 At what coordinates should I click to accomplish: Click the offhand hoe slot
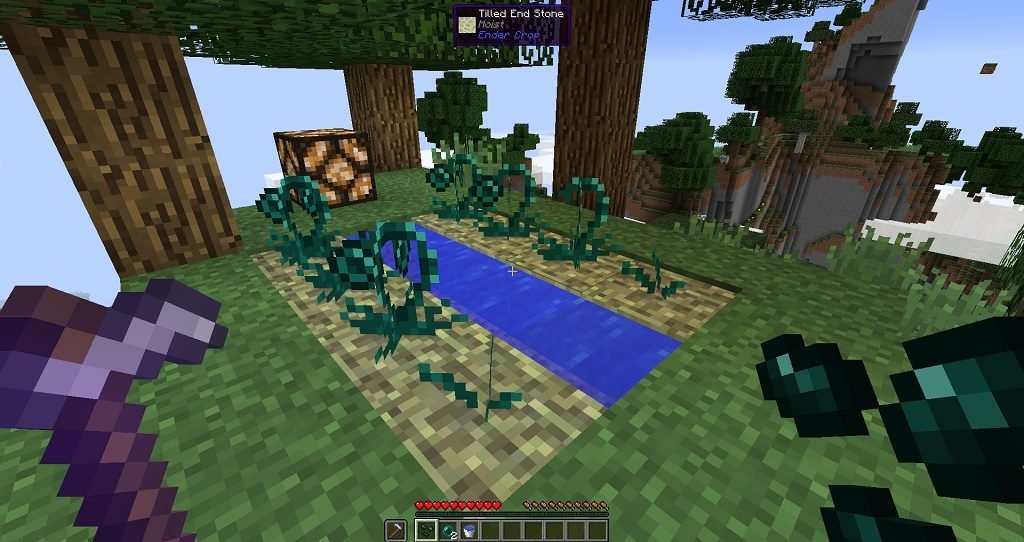(395, 530)
